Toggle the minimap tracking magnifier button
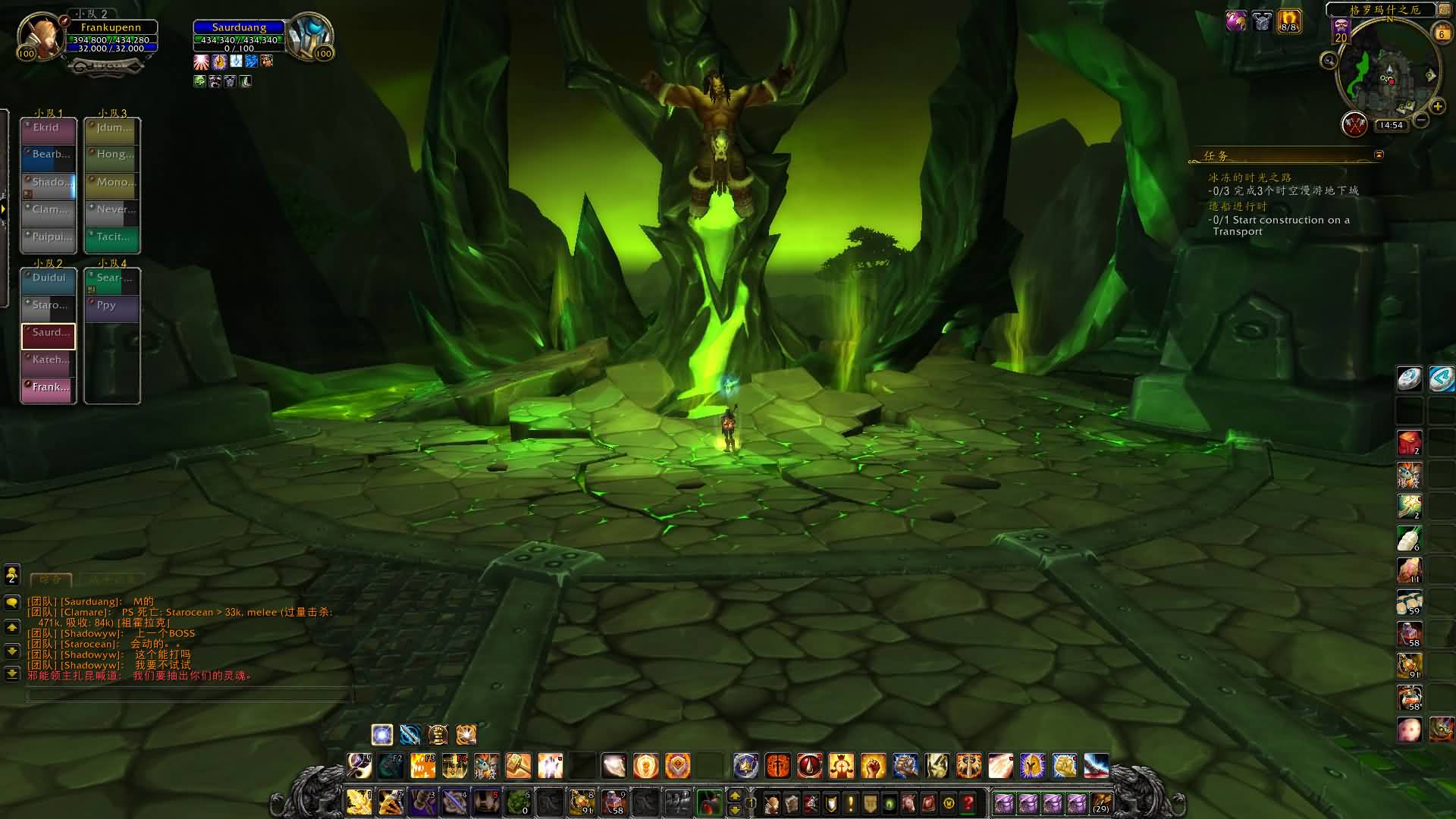This screenshot has width=1456, height=819. click(1329, 60)
